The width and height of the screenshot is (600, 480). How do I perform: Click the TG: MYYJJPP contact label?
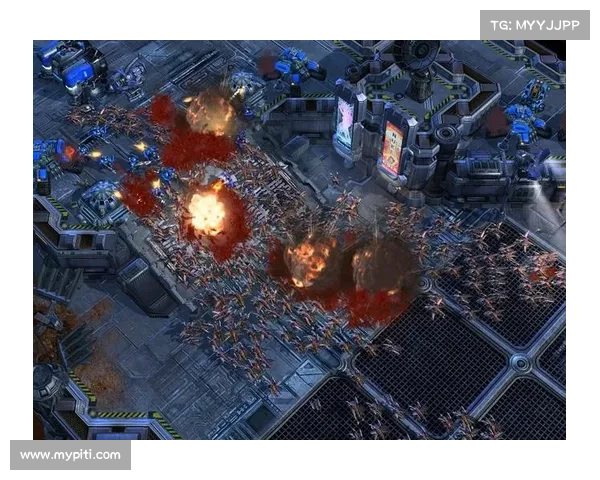pos(535,24)
